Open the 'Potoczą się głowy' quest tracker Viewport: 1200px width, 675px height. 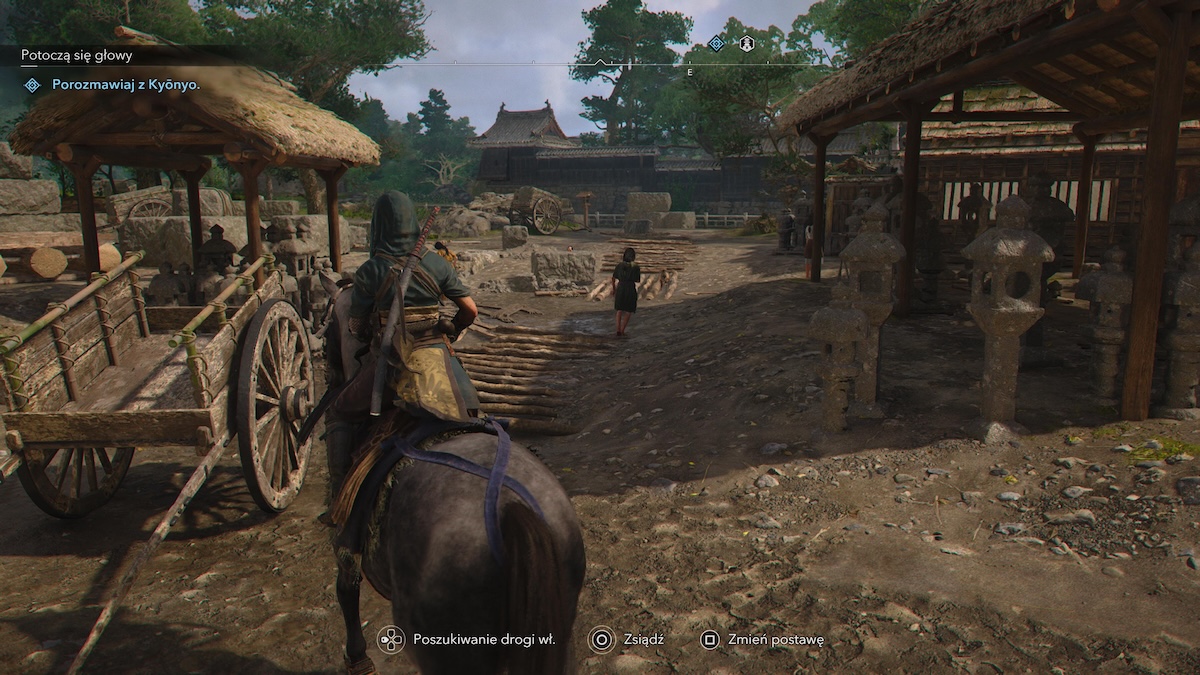(x=76, y=57)
